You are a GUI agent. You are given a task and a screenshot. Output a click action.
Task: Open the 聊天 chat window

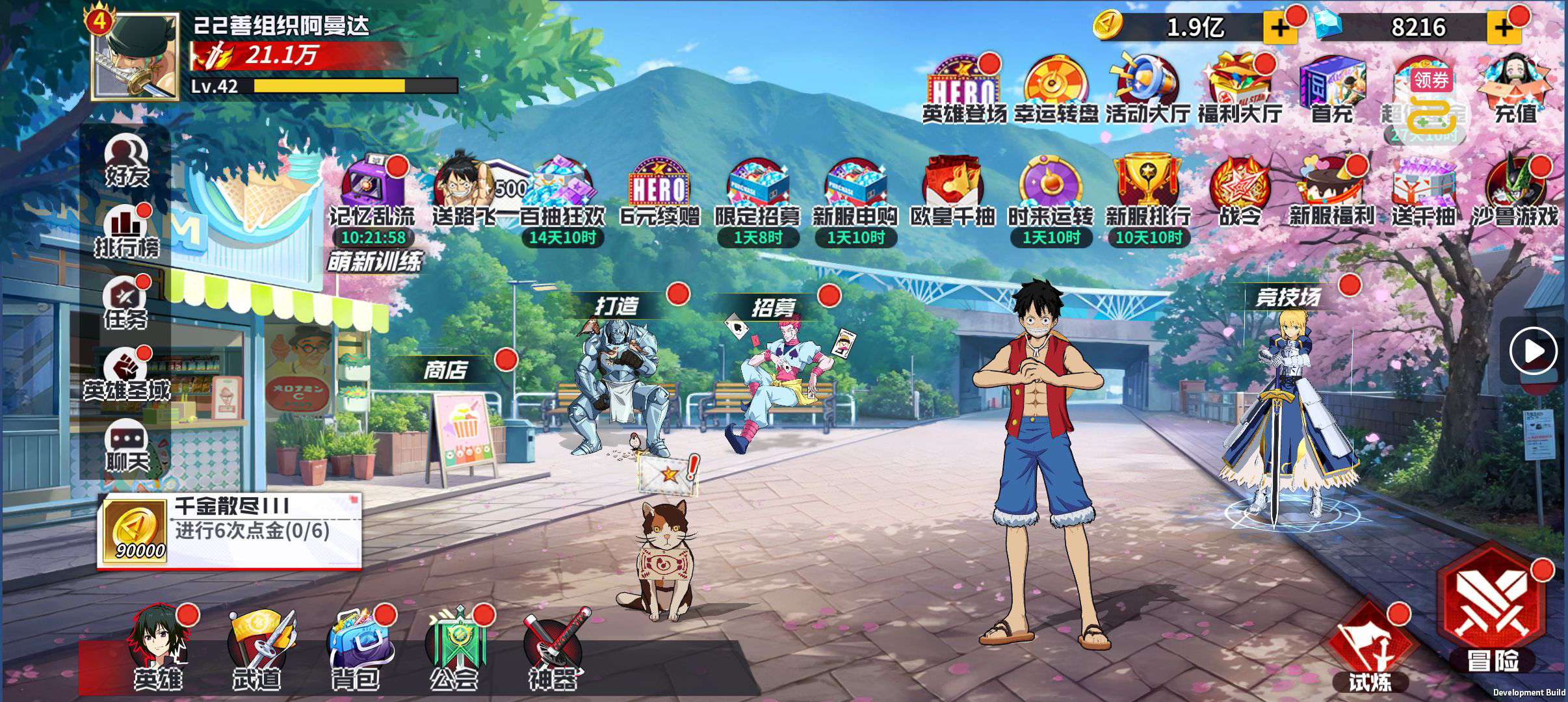point(127,447)
